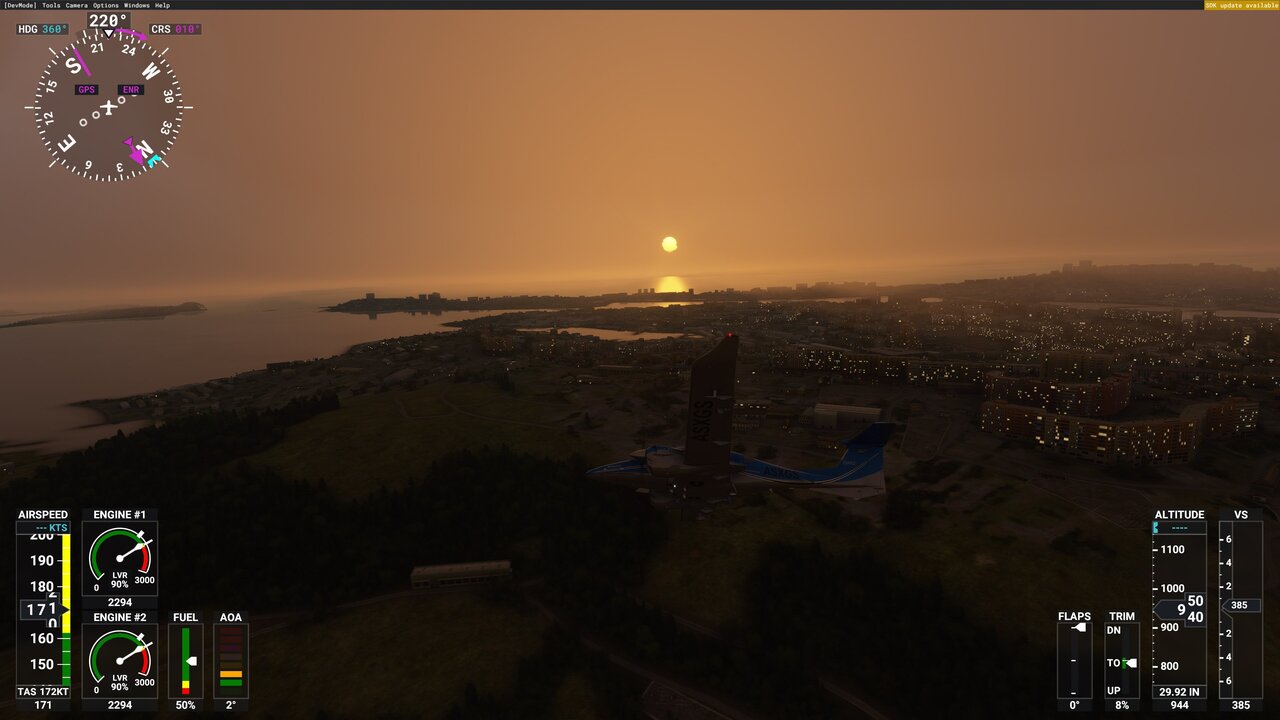The width and height of the screenshot is (1280, 720).
Task: Click the AOA indicator gauge
Action: 231,660
